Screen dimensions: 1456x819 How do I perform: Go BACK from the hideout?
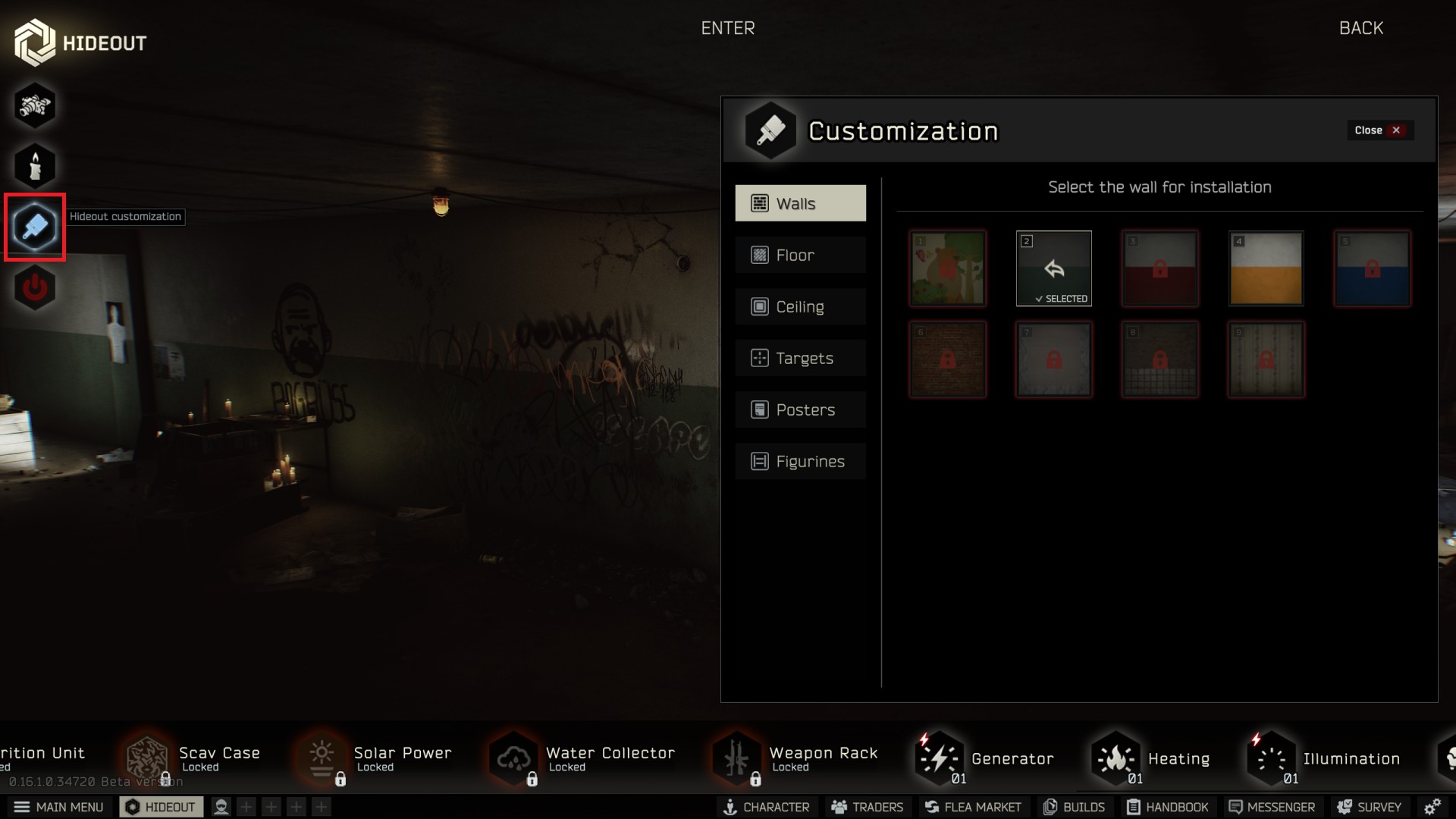1360,28
